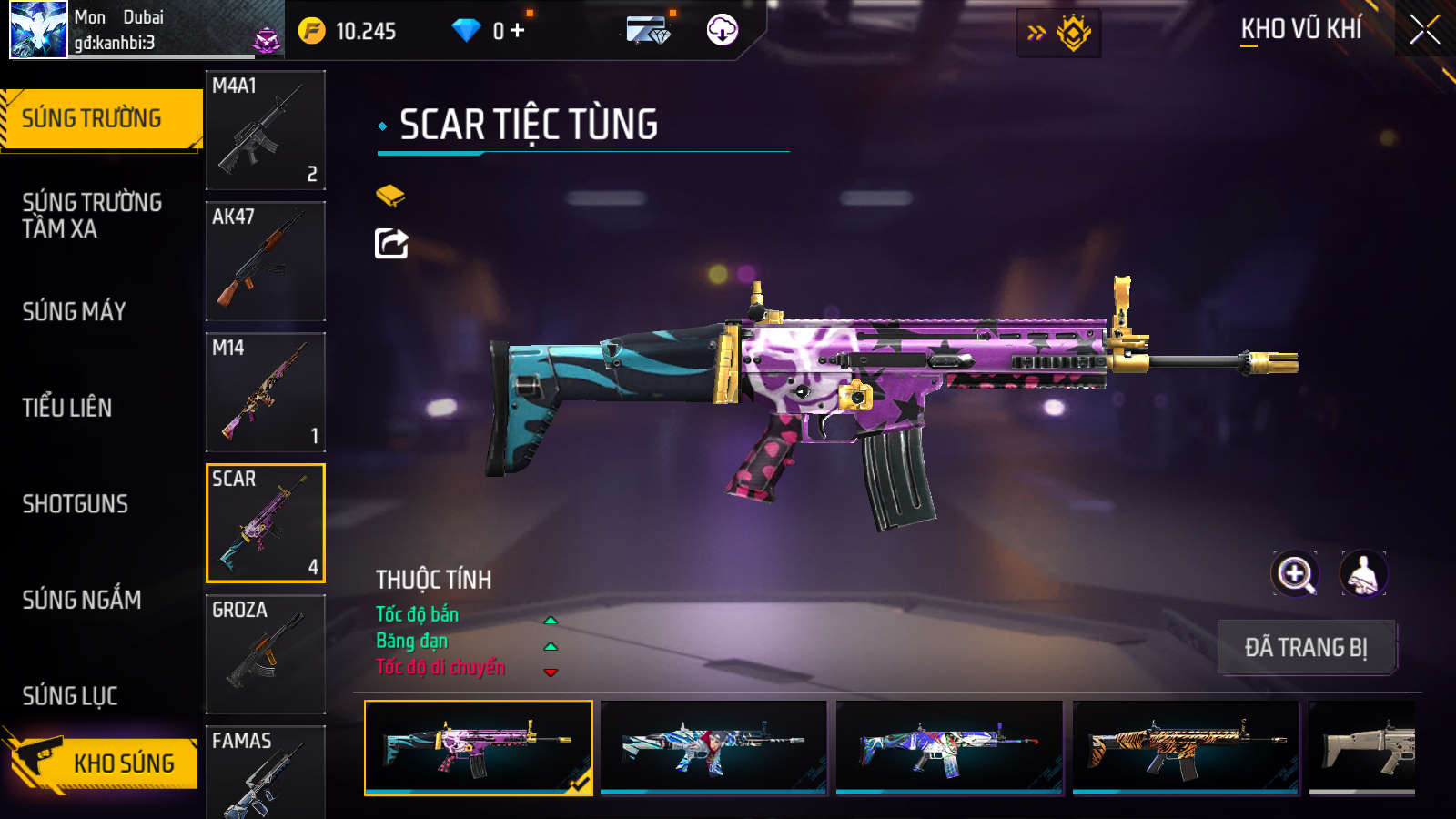Choose the Súng Ngắm category
Screen dimensions: 1456x819
(82, 600)
